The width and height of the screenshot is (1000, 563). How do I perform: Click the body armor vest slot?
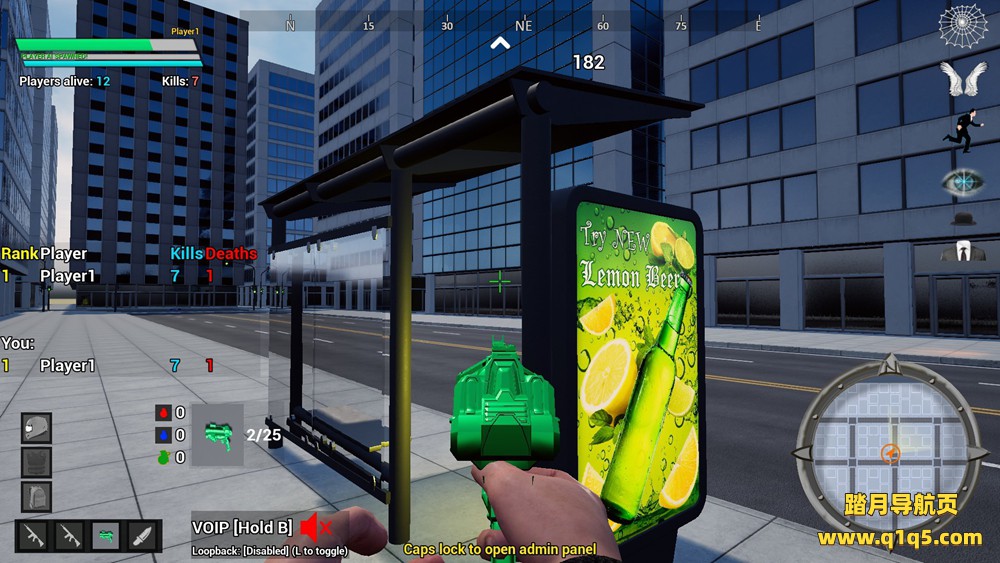36,462
